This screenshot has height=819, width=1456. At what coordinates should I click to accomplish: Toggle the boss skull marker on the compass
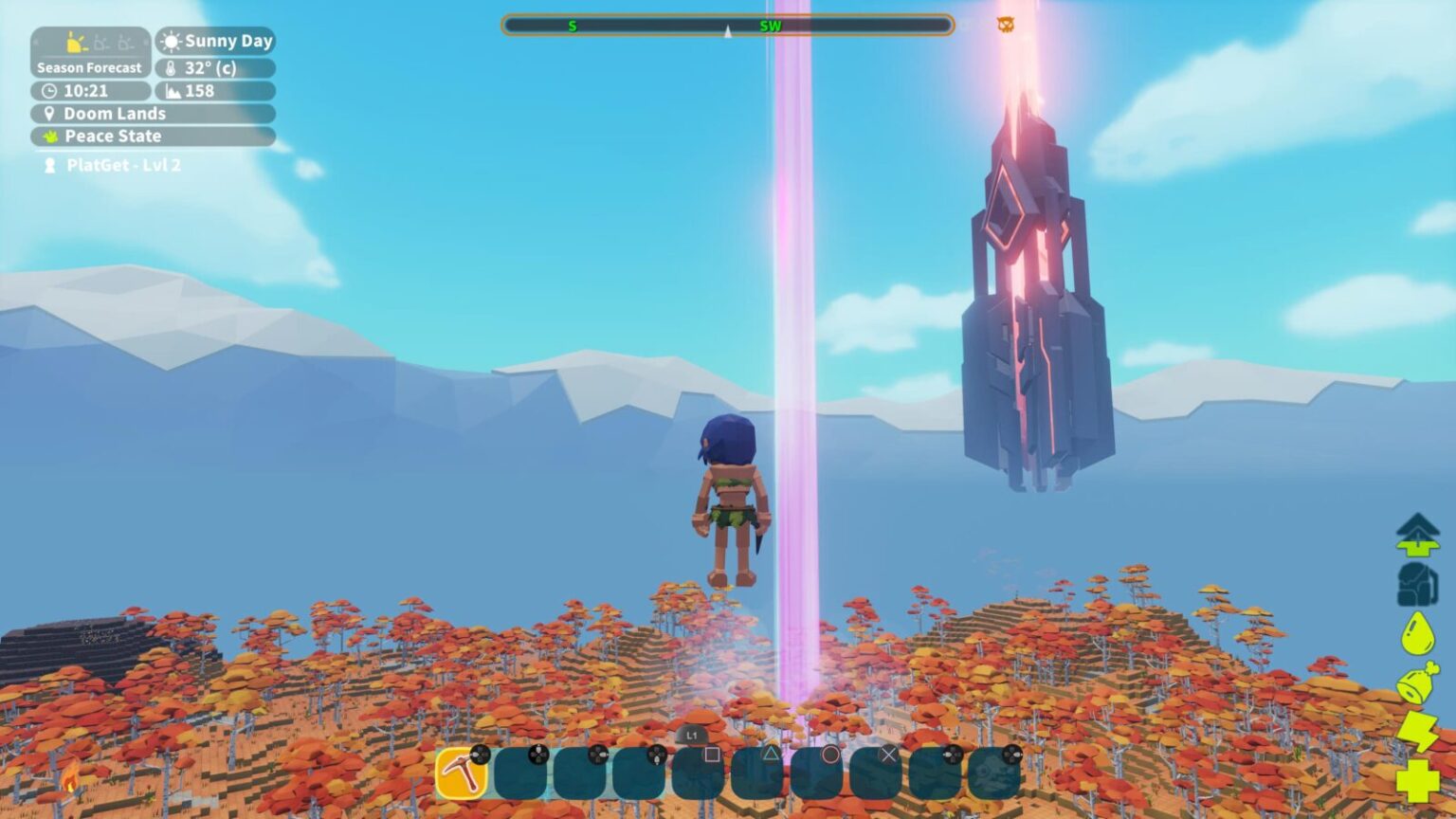click(x=1005, y=25)
